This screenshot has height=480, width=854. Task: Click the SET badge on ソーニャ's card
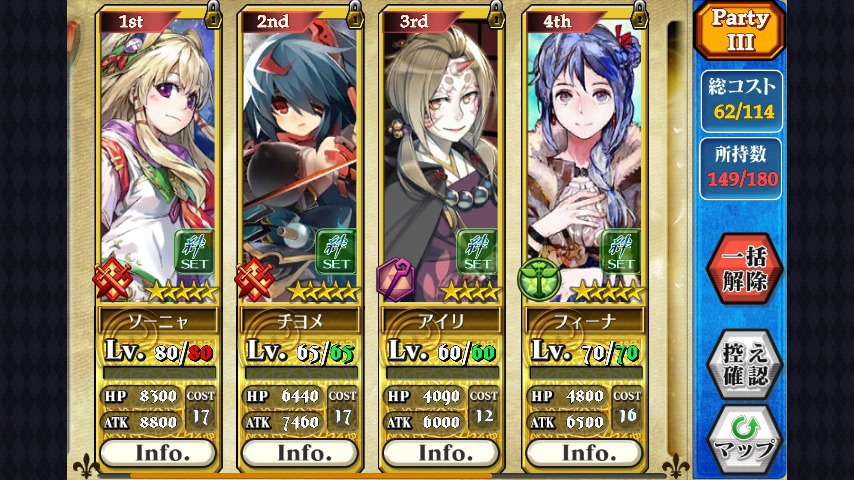point(195,253)
